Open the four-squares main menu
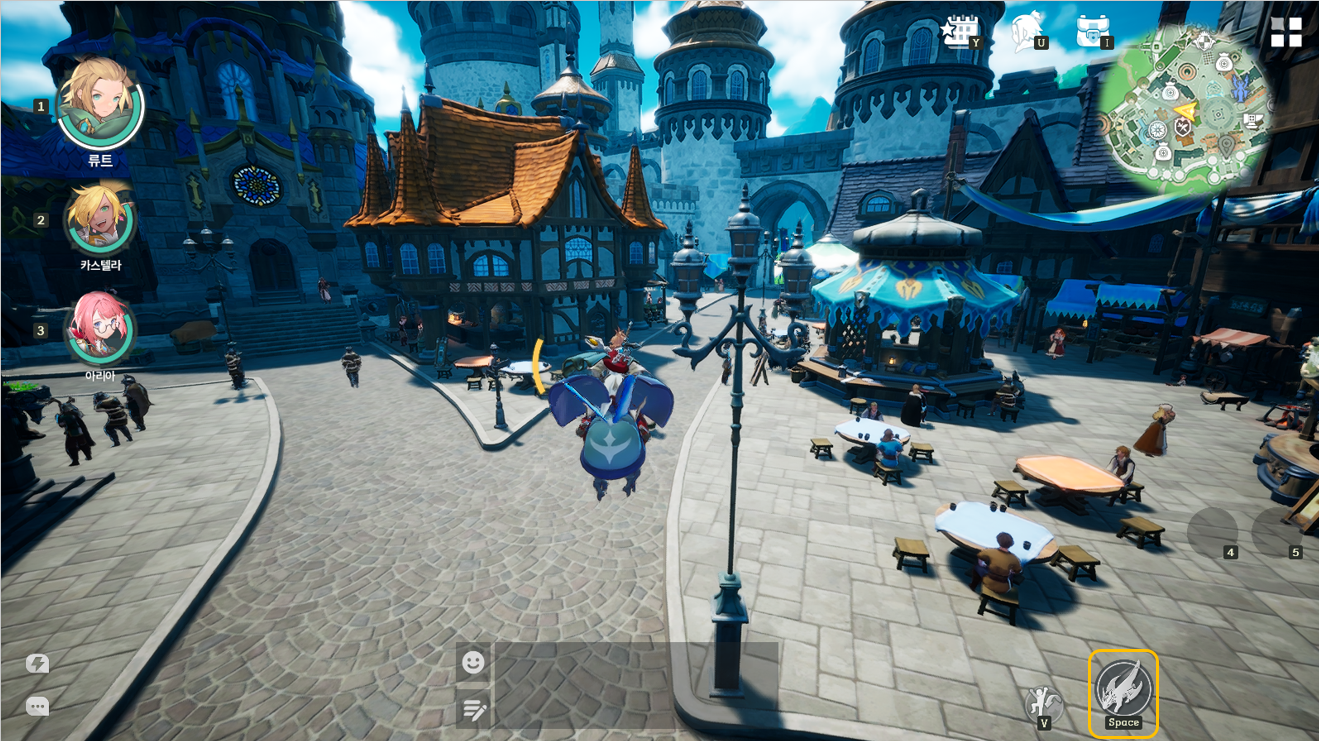This screenshot has width=1319, height=741. pyautogui.click(x=1286, y=32)
